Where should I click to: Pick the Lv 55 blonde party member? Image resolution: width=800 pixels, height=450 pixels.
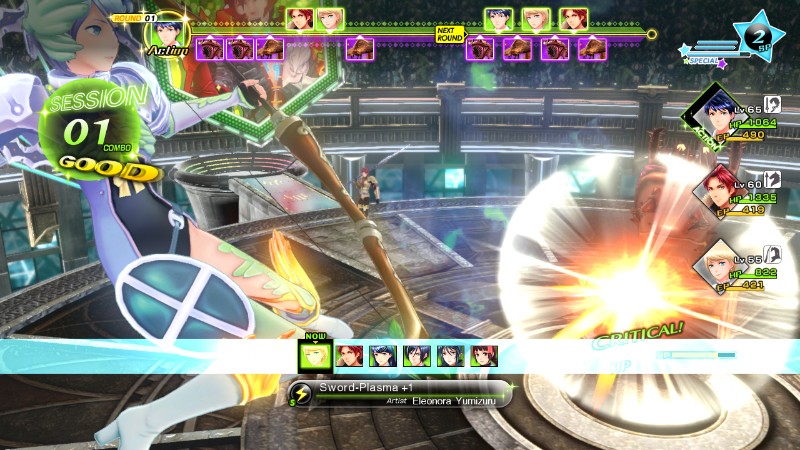[716, 263]
